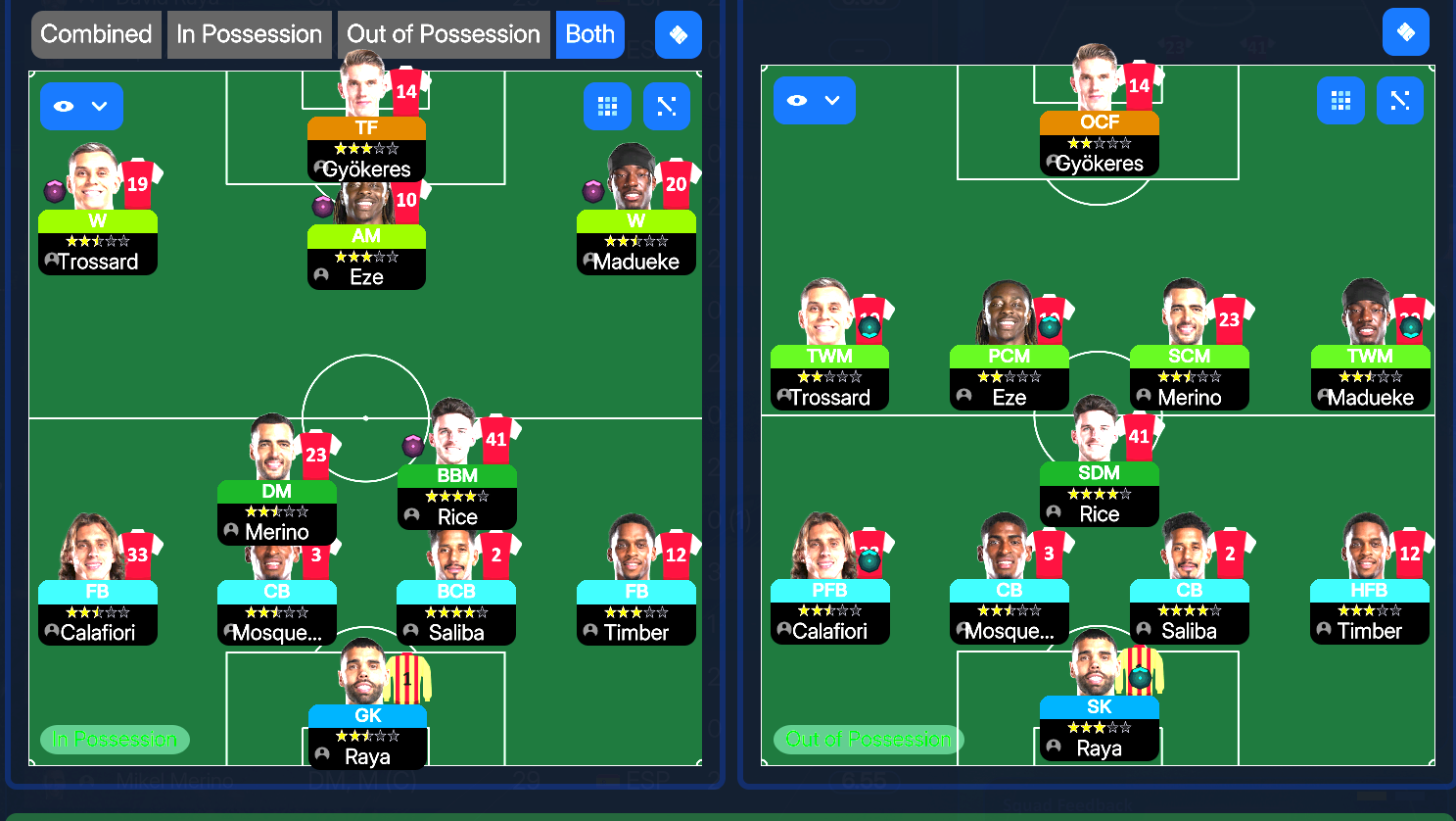Click the purple trait gem above Rice's number 41
Image resolution: width=1456 pixels, height=821 pixels.
point(412,446)
